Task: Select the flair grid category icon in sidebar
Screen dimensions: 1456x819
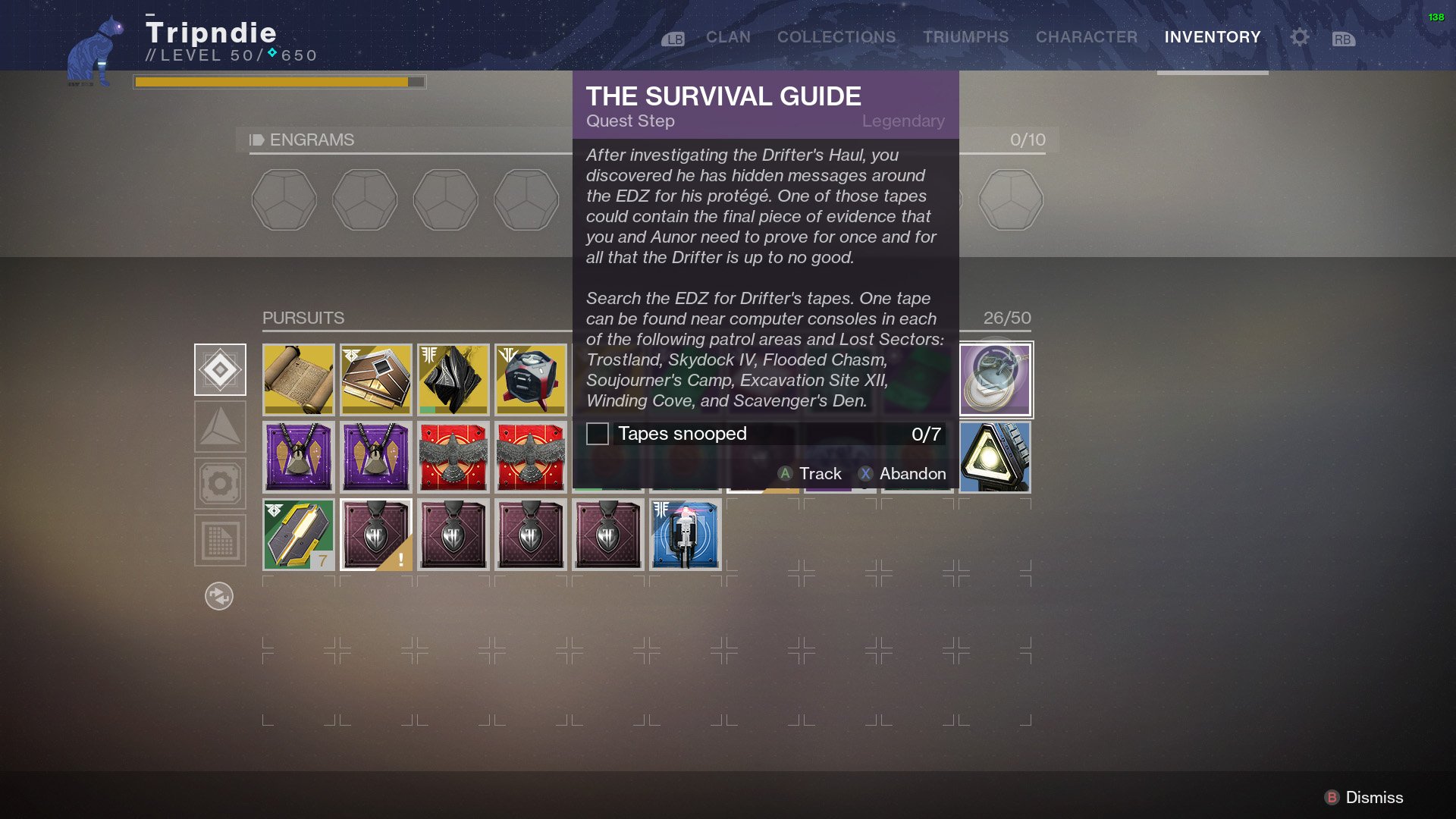Action: coord(220,540)
